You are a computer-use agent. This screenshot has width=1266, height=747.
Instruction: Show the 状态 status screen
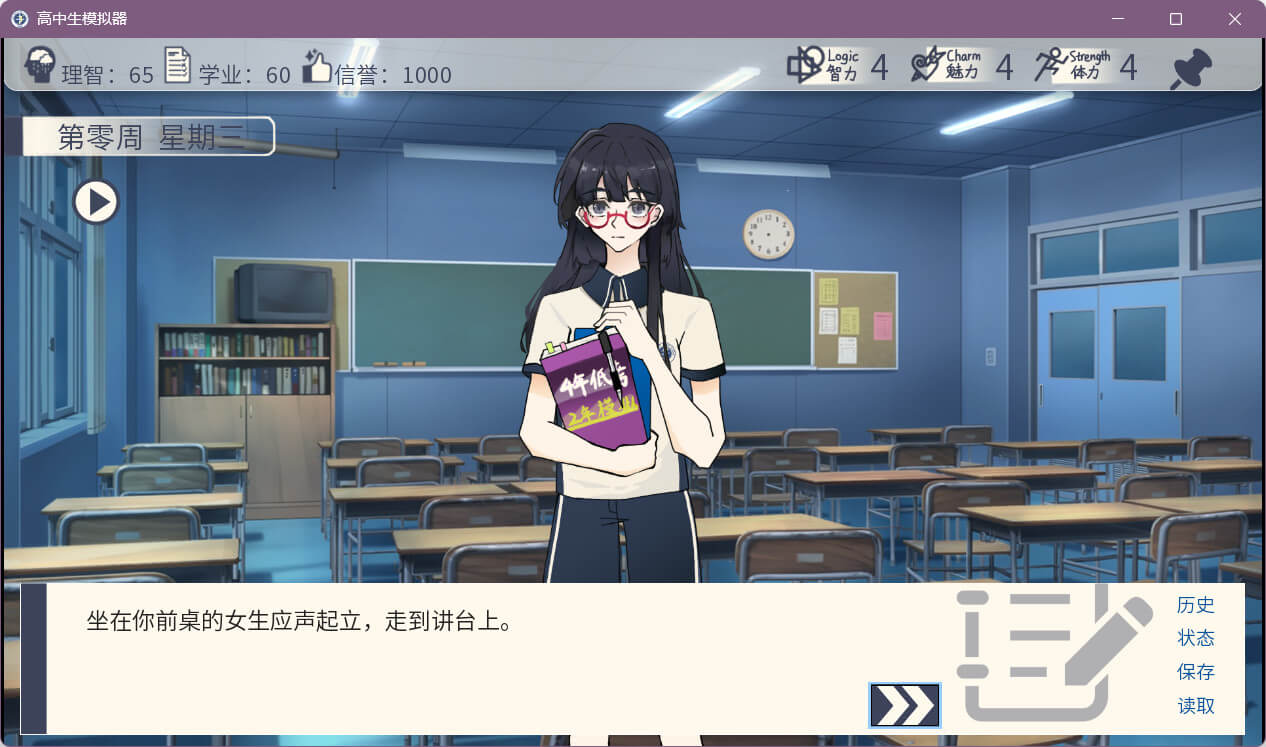click(1195, 638)
